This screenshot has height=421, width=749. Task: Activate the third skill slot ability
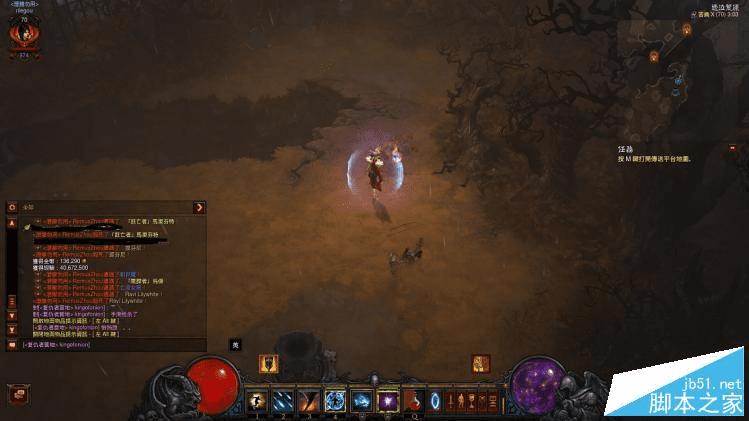pyautogui.click(x=309, y=400)
